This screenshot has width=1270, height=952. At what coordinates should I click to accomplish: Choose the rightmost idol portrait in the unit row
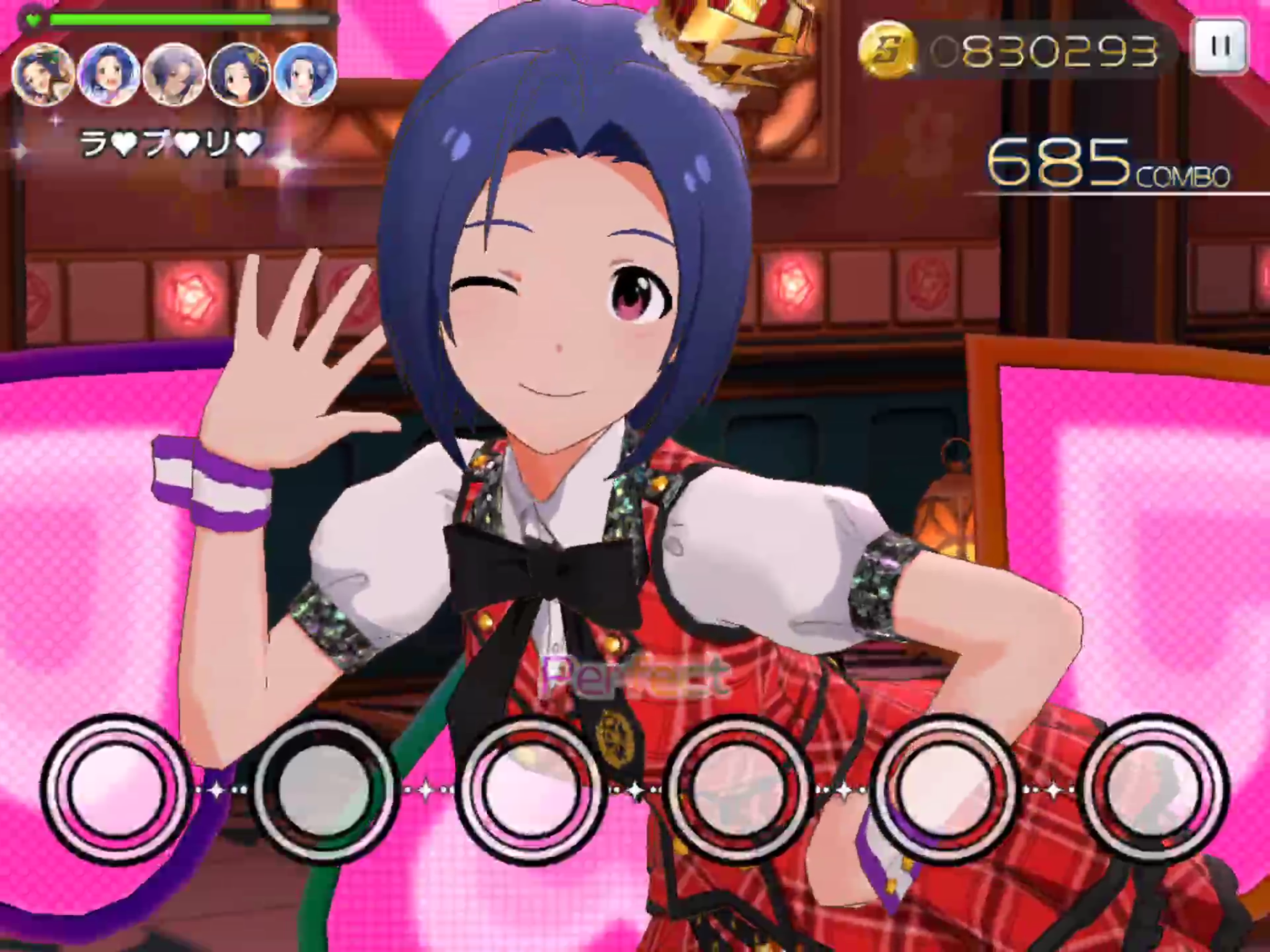click(x=306, y=74)
